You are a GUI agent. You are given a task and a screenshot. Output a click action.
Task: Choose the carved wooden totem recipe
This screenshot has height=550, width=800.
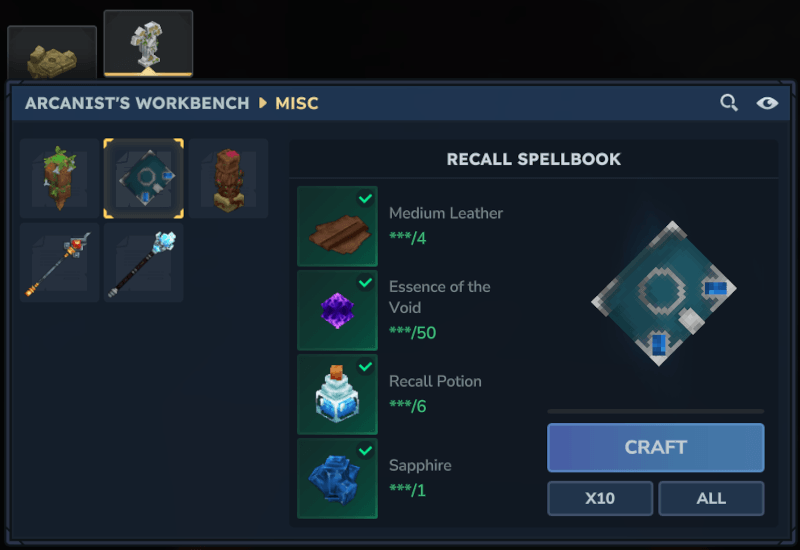click(228, 179)
